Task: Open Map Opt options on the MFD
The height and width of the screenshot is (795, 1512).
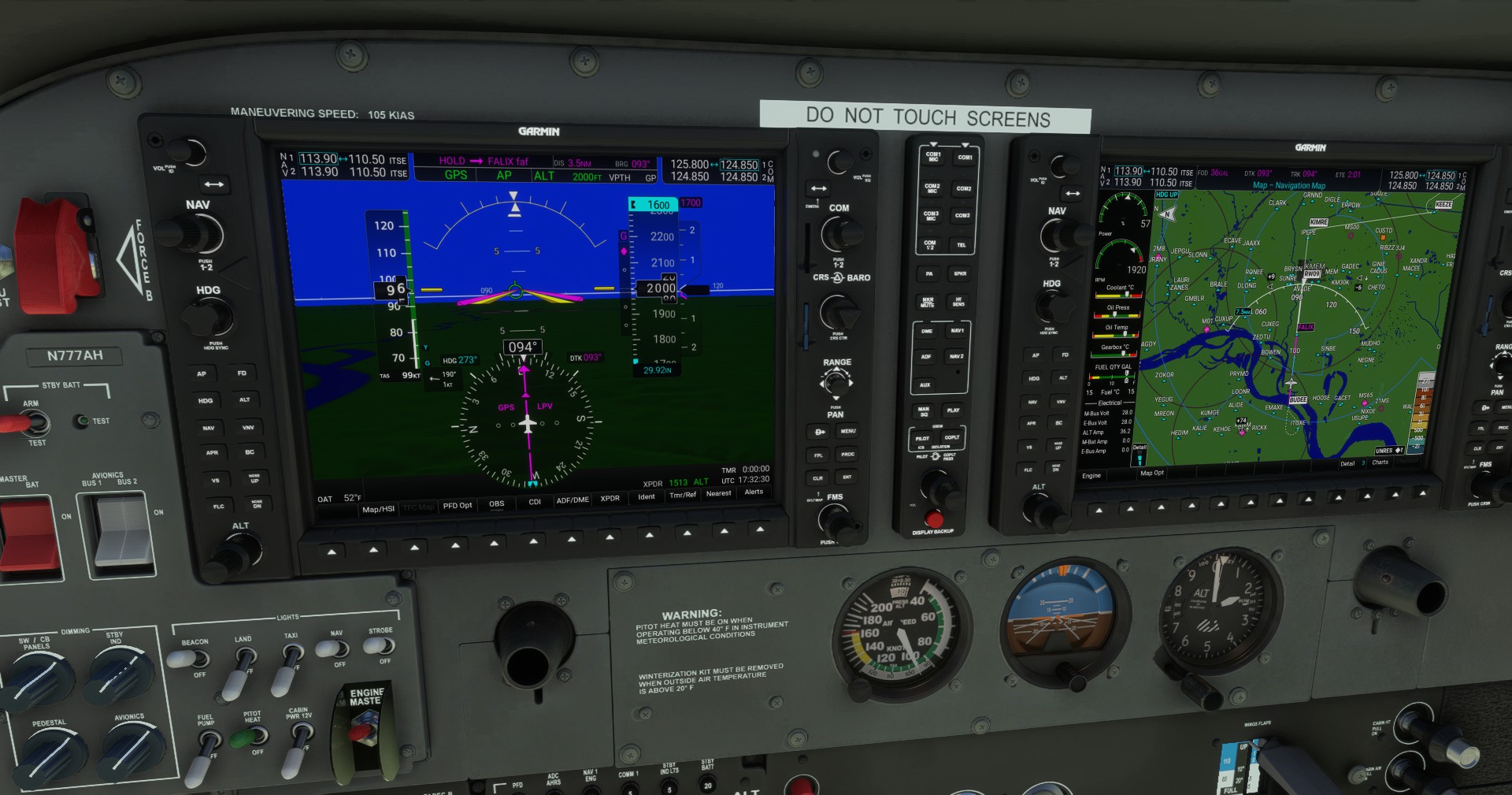Action: click(1152, 475)
